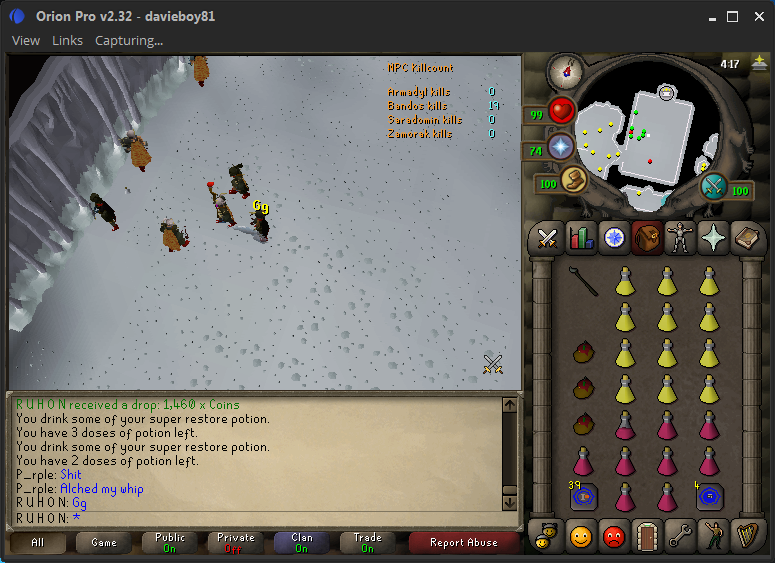Viewport: 775px width, 563px height.
Task: Open the Music Player harp tab
Action: click(x=745, y=535)
